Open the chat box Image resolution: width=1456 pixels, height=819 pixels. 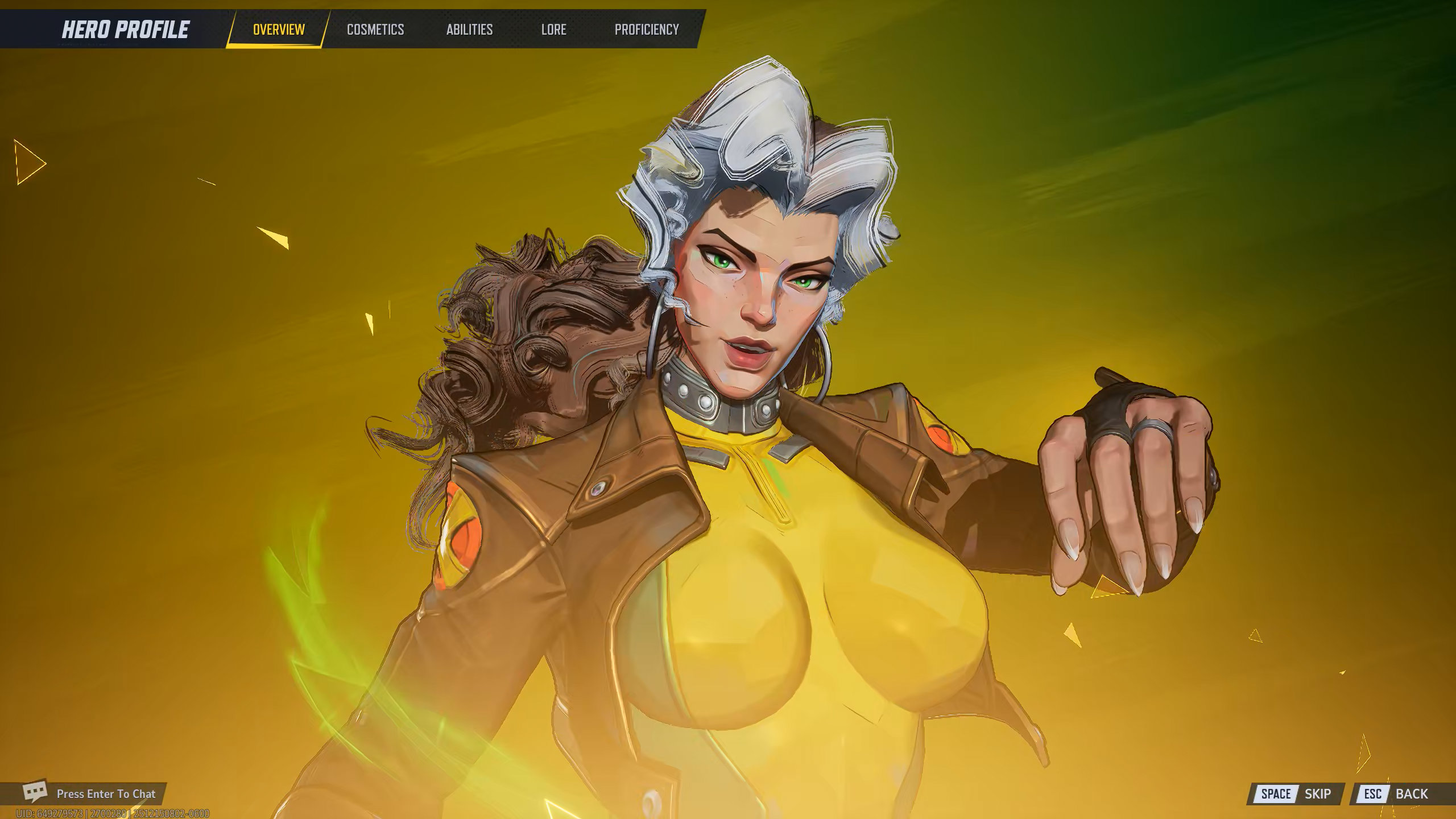click(91, 793)
